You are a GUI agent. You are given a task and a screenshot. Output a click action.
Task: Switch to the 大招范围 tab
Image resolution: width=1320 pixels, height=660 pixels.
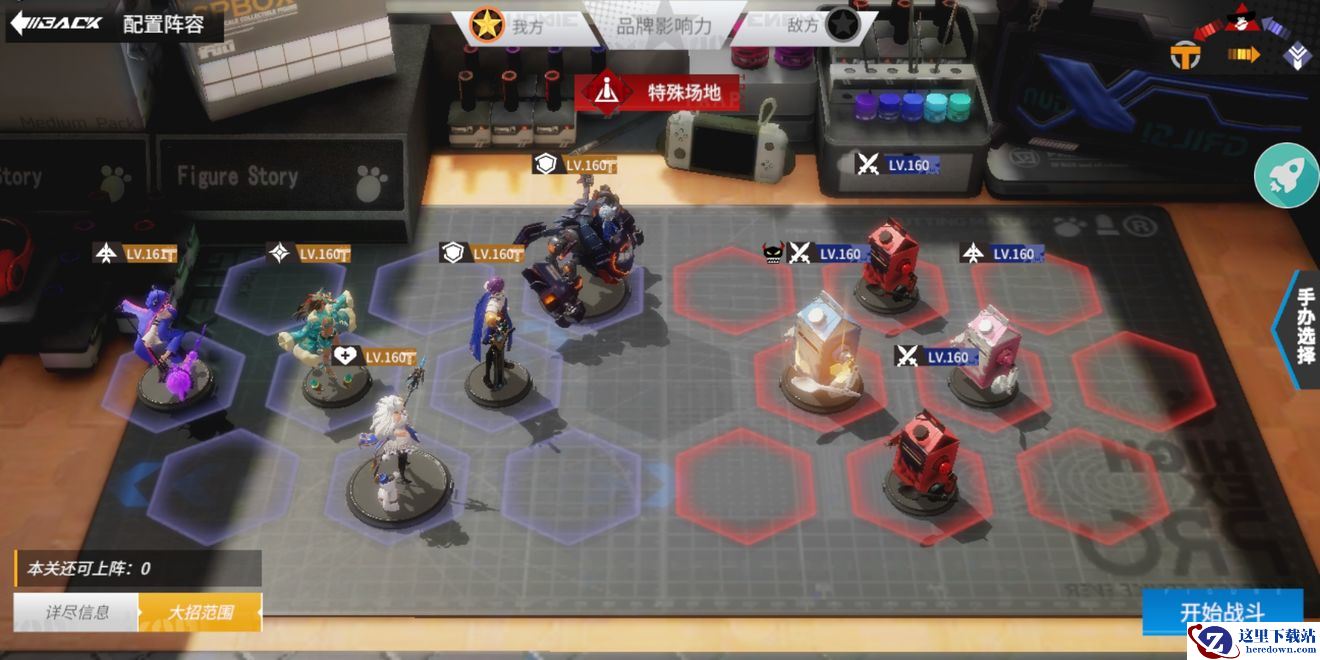[x=200, y=612]
